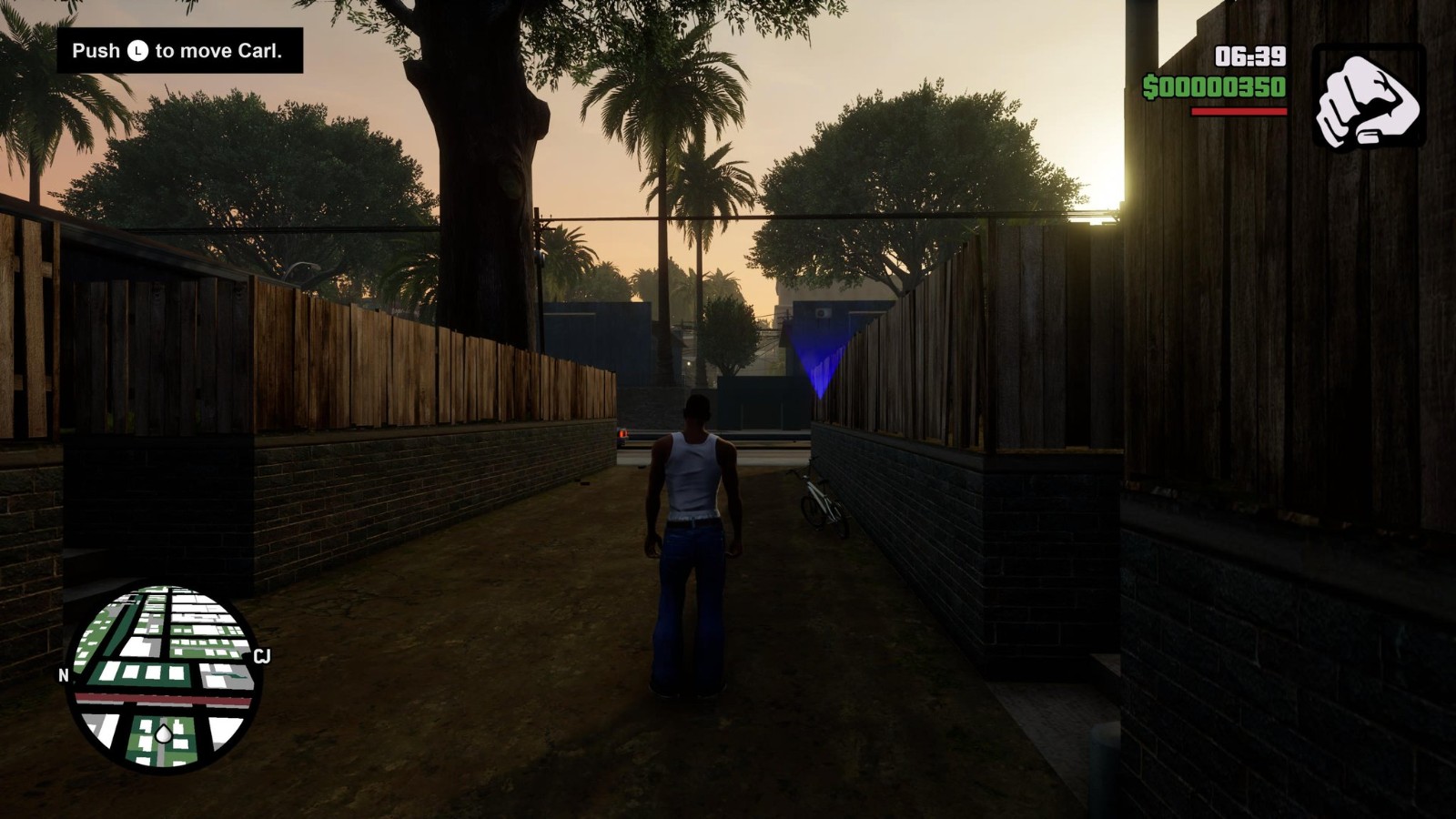Click the N compass letter beside the radar

pyautogui.click(x=63, y=677)
